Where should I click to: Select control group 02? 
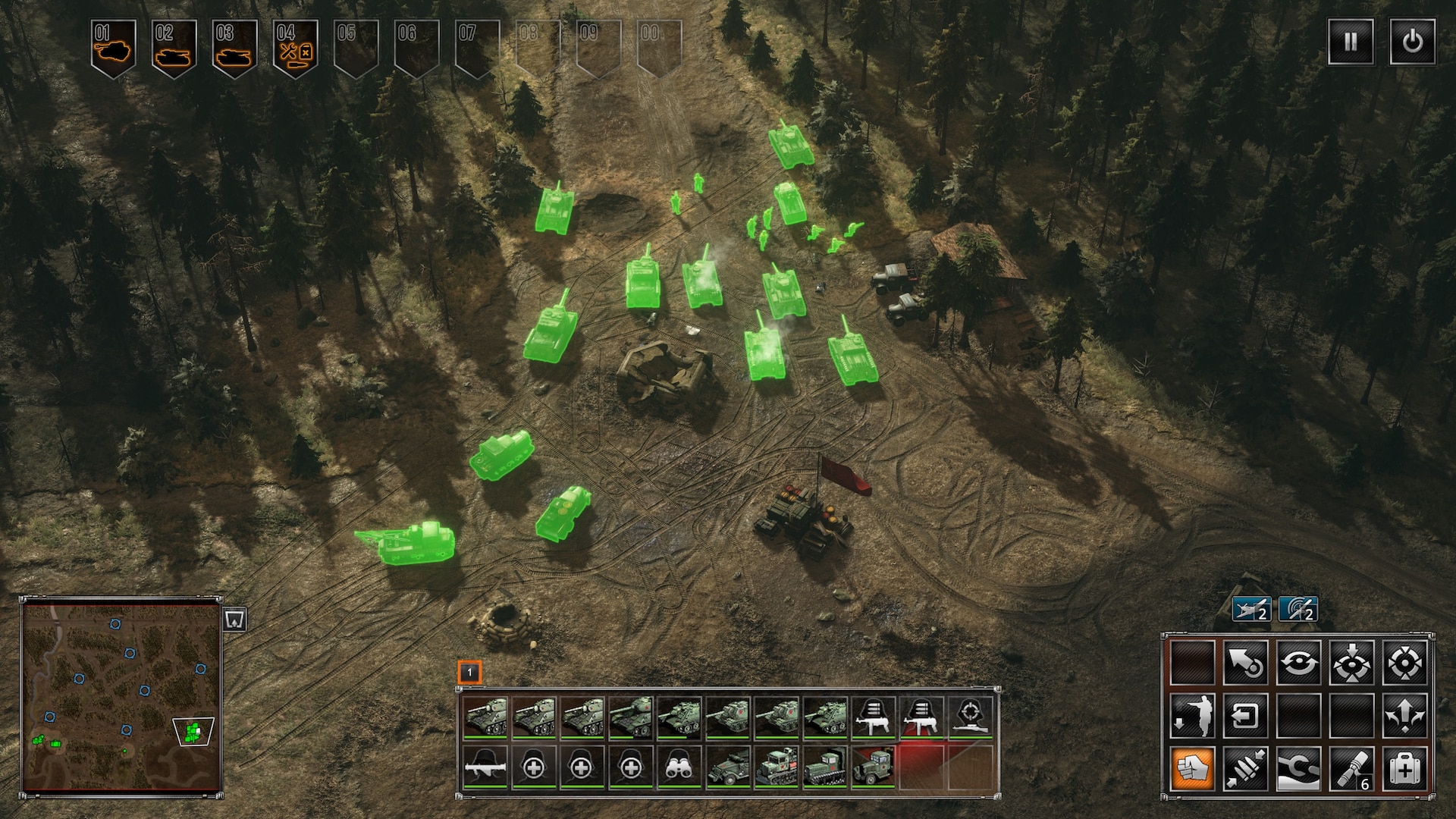click(x=174, y=47)
